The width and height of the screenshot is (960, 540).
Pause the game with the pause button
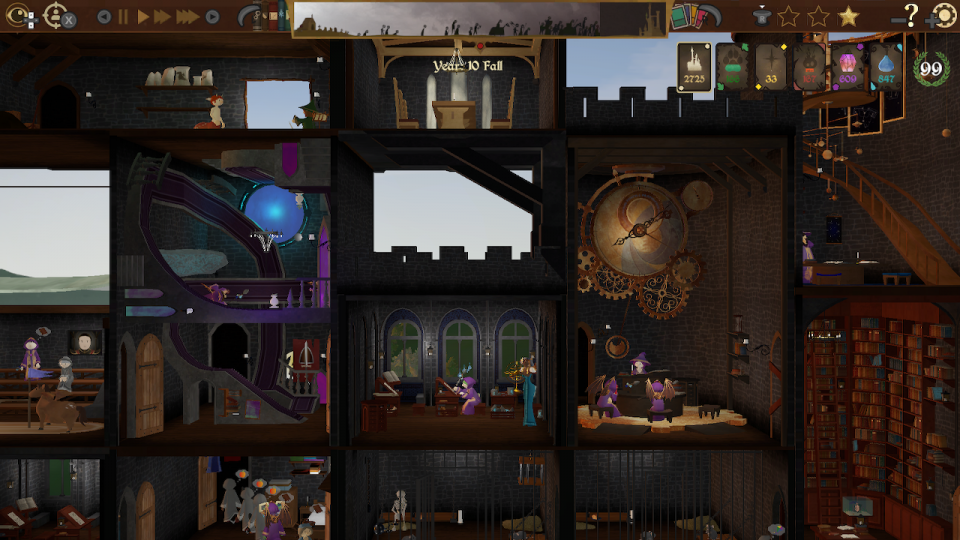[x=124, y=17]
